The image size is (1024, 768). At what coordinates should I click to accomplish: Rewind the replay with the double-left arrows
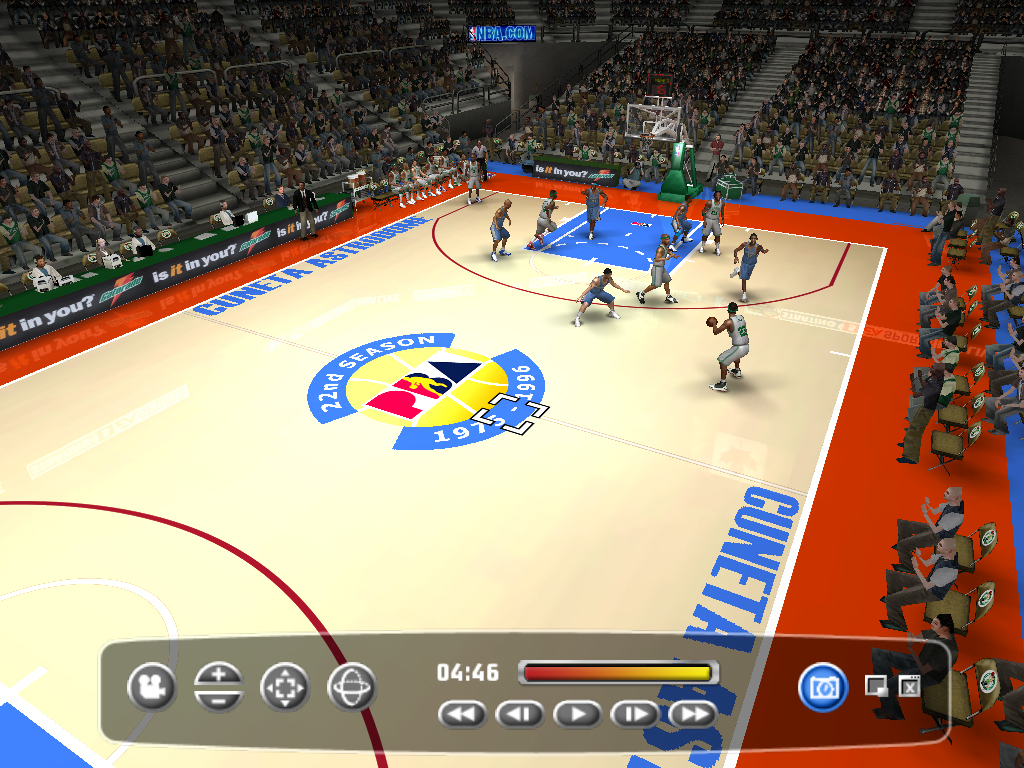(x=462, y=714)
